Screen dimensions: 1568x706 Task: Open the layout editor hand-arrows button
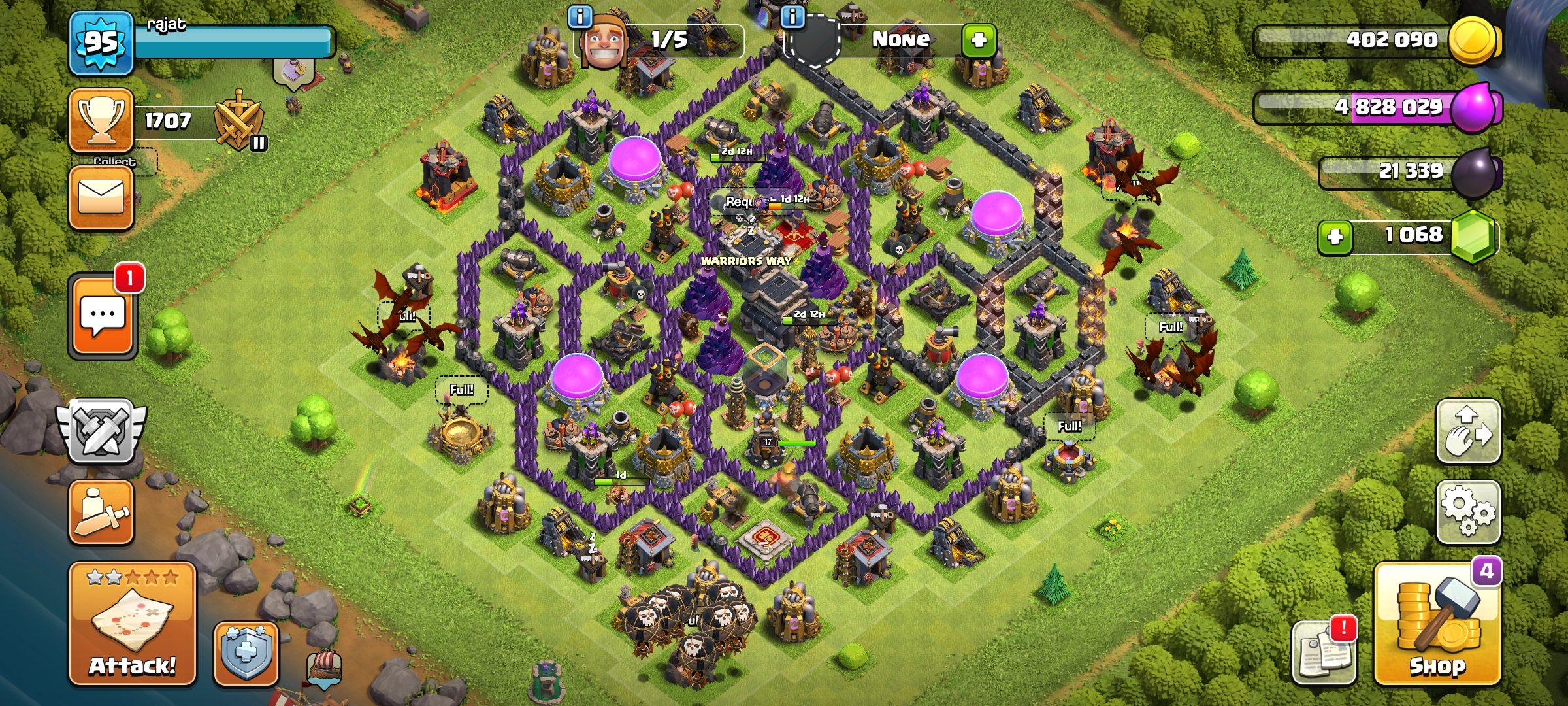[x=1467, y=431]
